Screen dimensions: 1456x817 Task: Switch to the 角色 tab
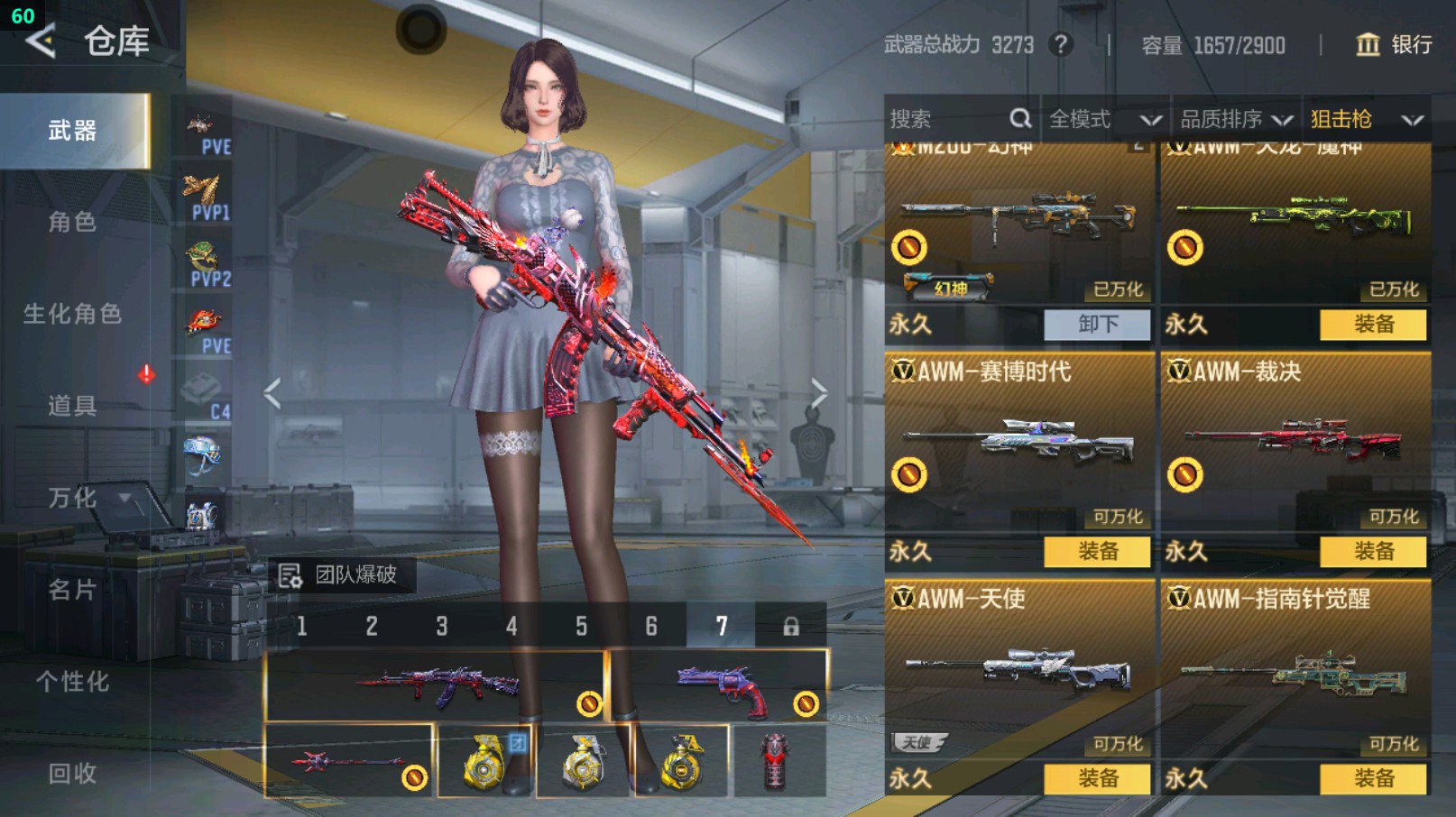[x=73, y=222]
